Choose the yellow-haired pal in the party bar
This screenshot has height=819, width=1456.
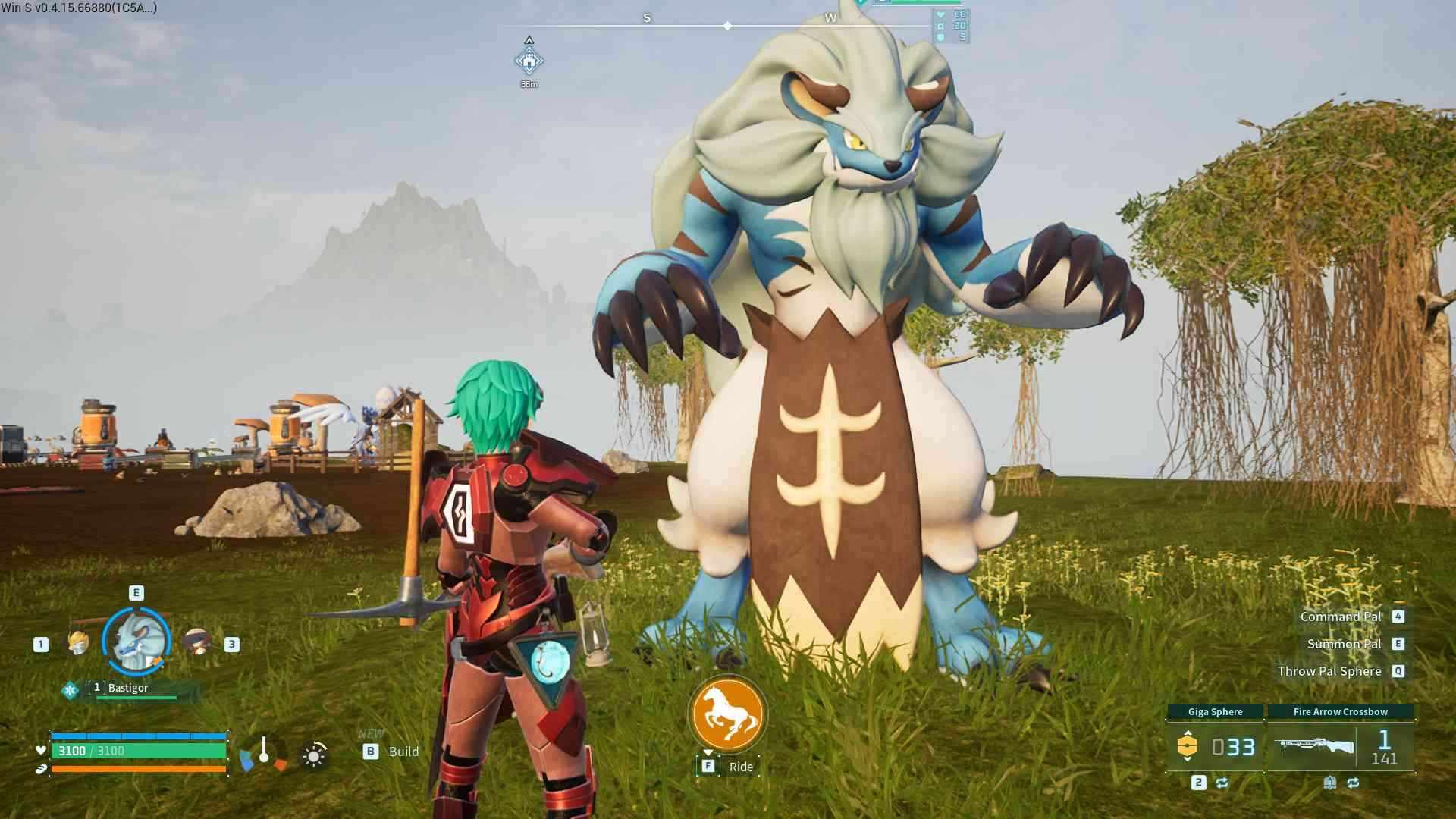pos(78,643)
